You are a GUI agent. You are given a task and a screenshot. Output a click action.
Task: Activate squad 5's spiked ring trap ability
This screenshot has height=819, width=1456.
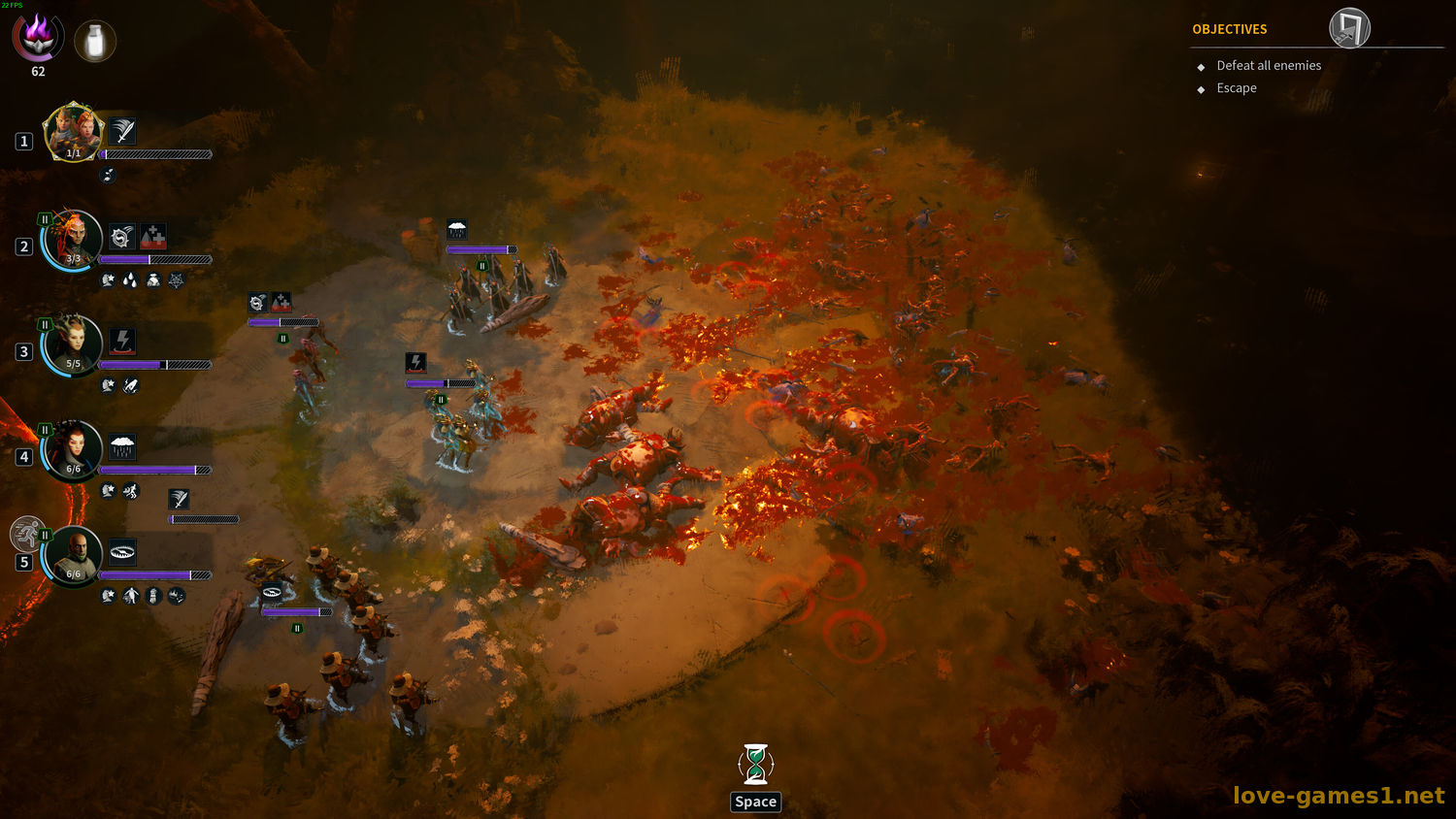pos(122,552)
